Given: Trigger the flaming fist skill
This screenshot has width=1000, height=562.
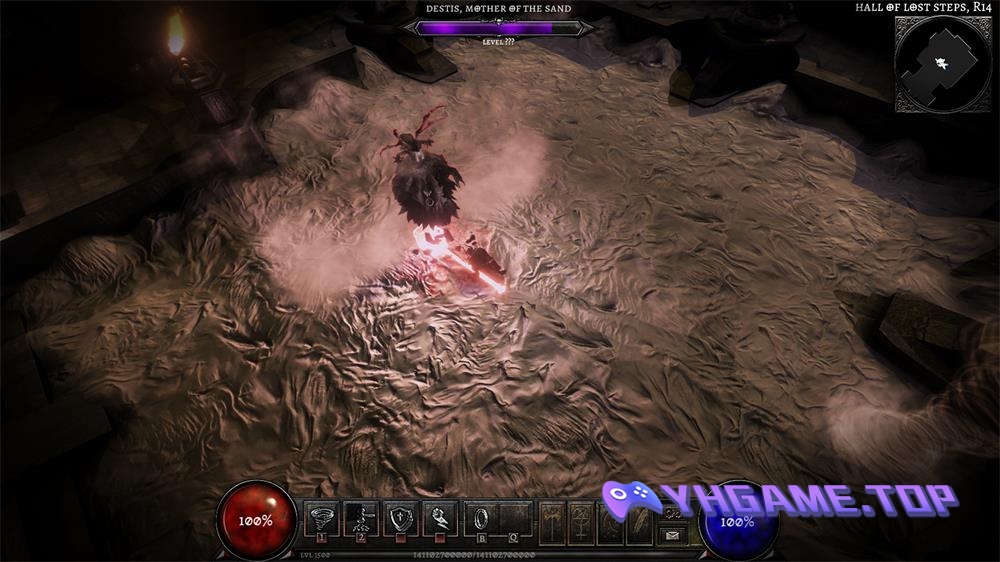Looking at the screenshot, I should click(x=439, y=518).
